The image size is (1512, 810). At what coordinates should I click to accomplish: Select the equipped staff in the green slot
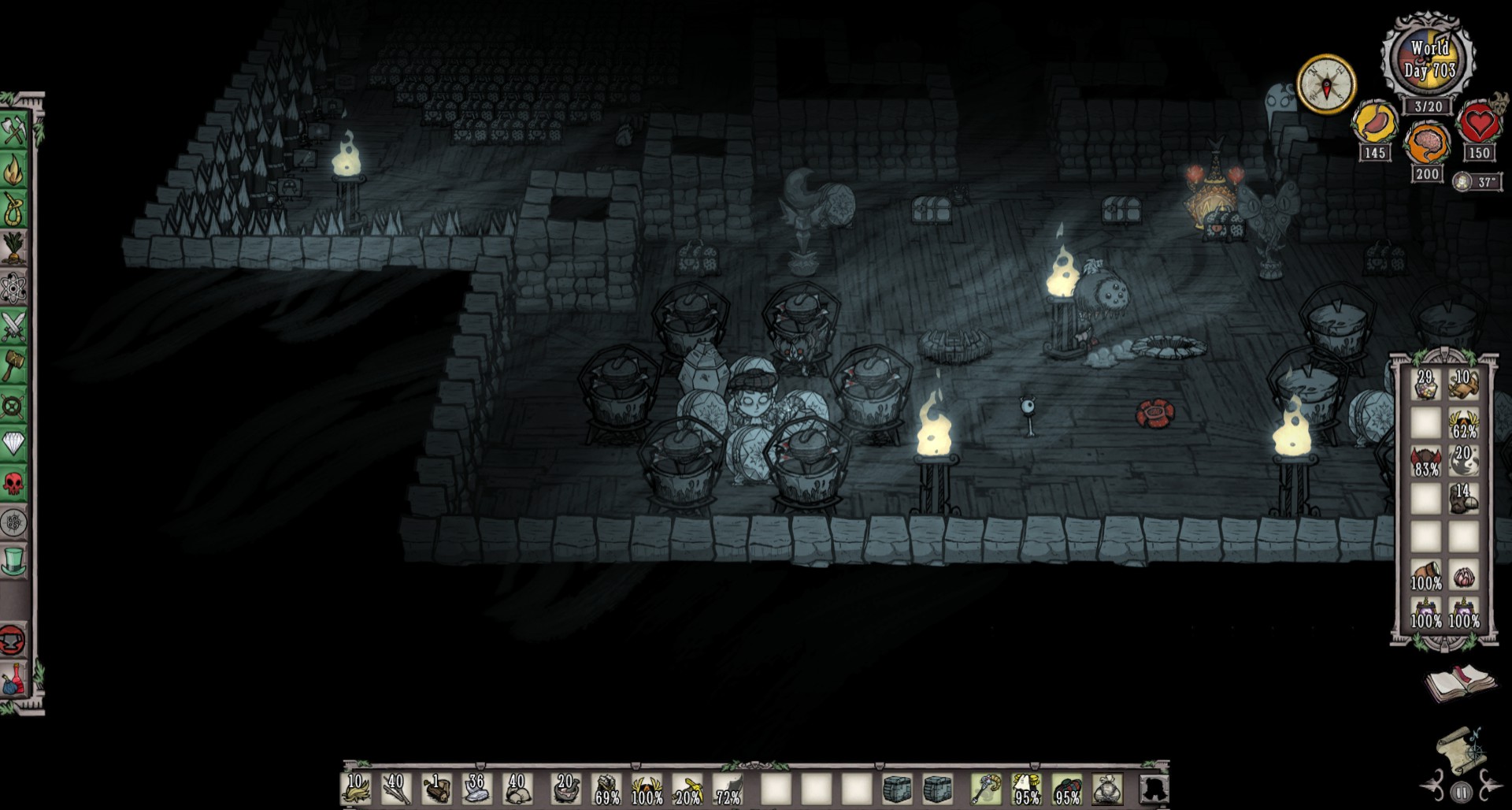pyautogui.click(x=987, y=789)
